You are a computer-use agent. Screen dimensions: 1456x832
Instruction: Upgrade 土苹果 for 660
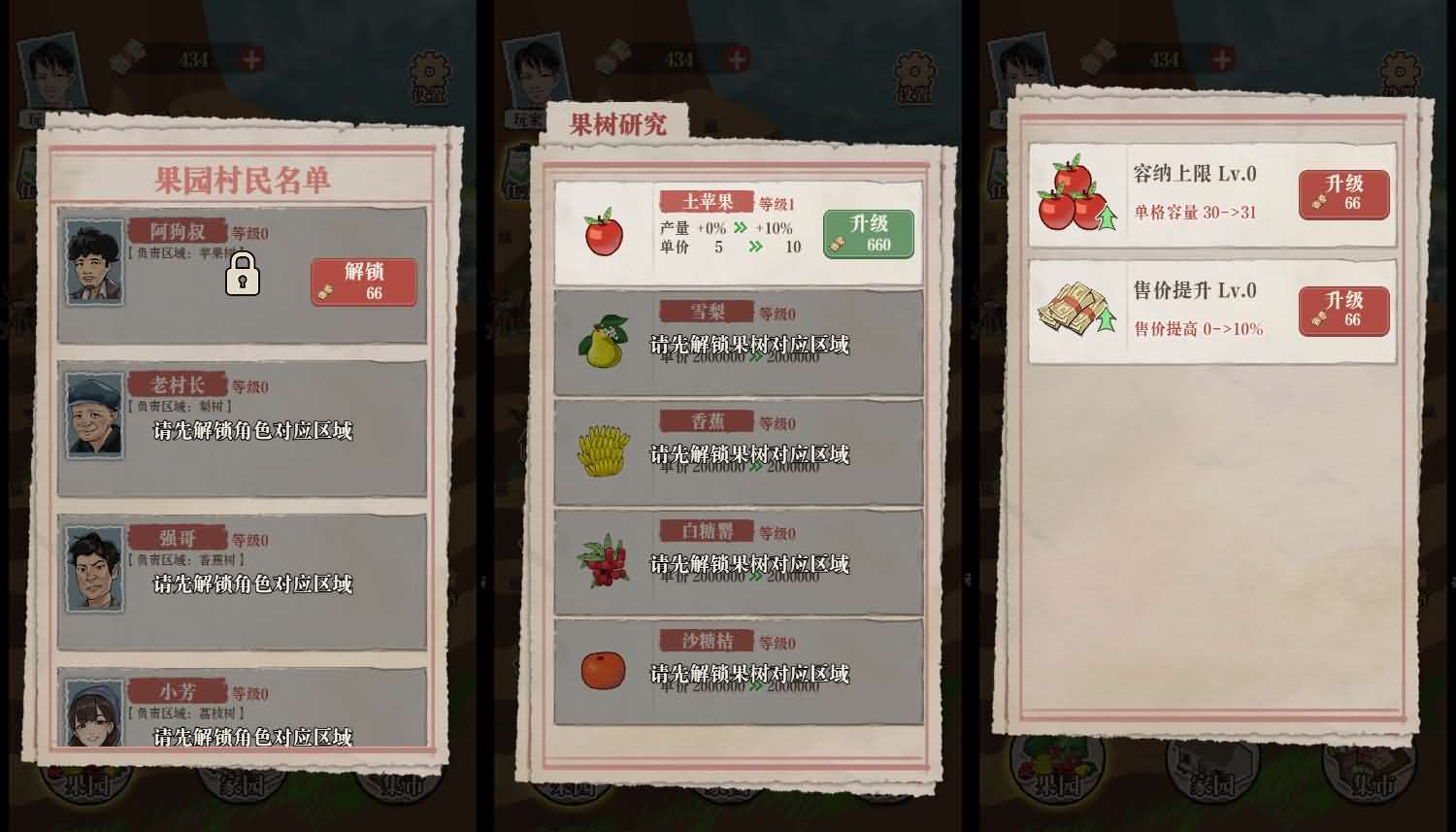(868, 233)
